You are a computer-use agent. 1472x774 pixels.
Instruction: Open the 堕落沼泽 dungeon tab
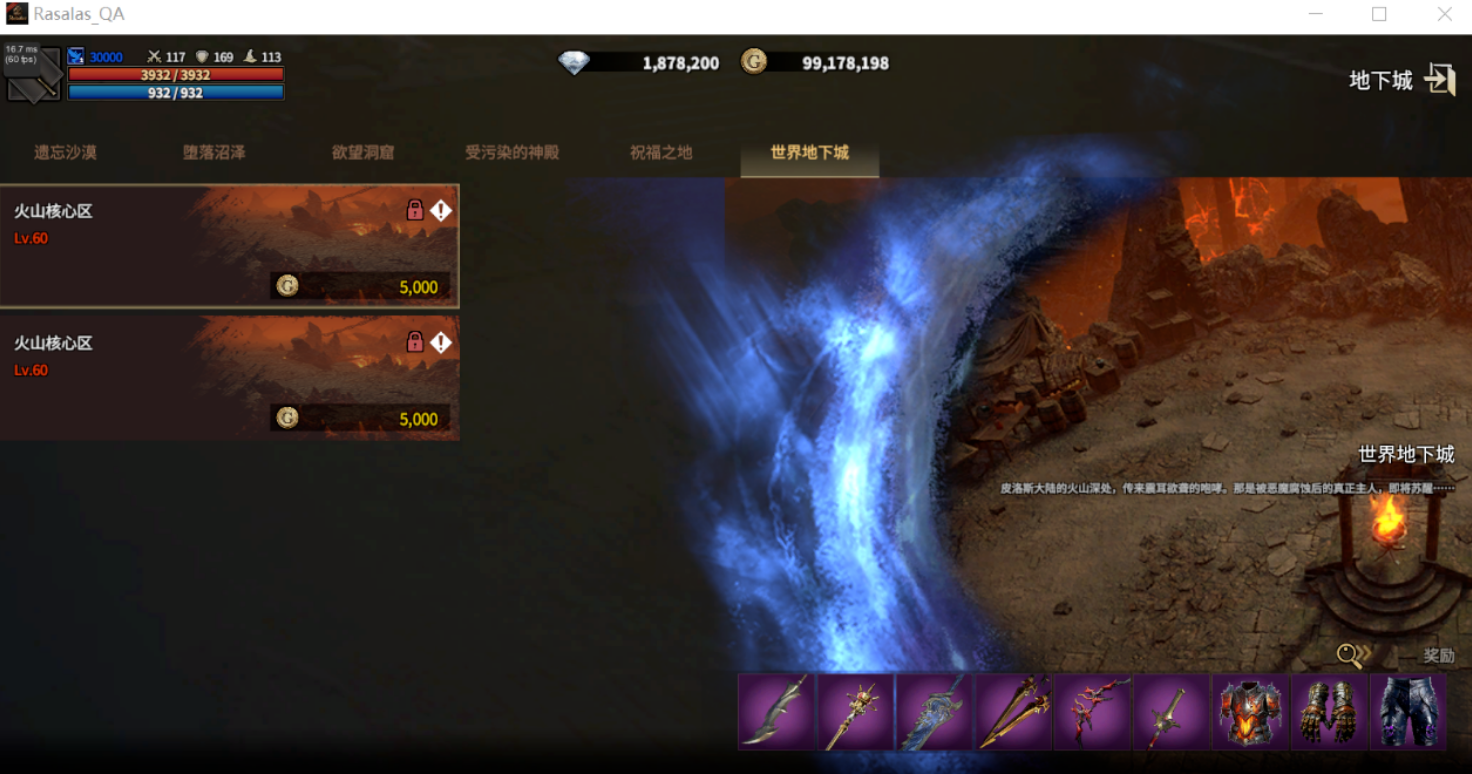(x=214, y=153)
